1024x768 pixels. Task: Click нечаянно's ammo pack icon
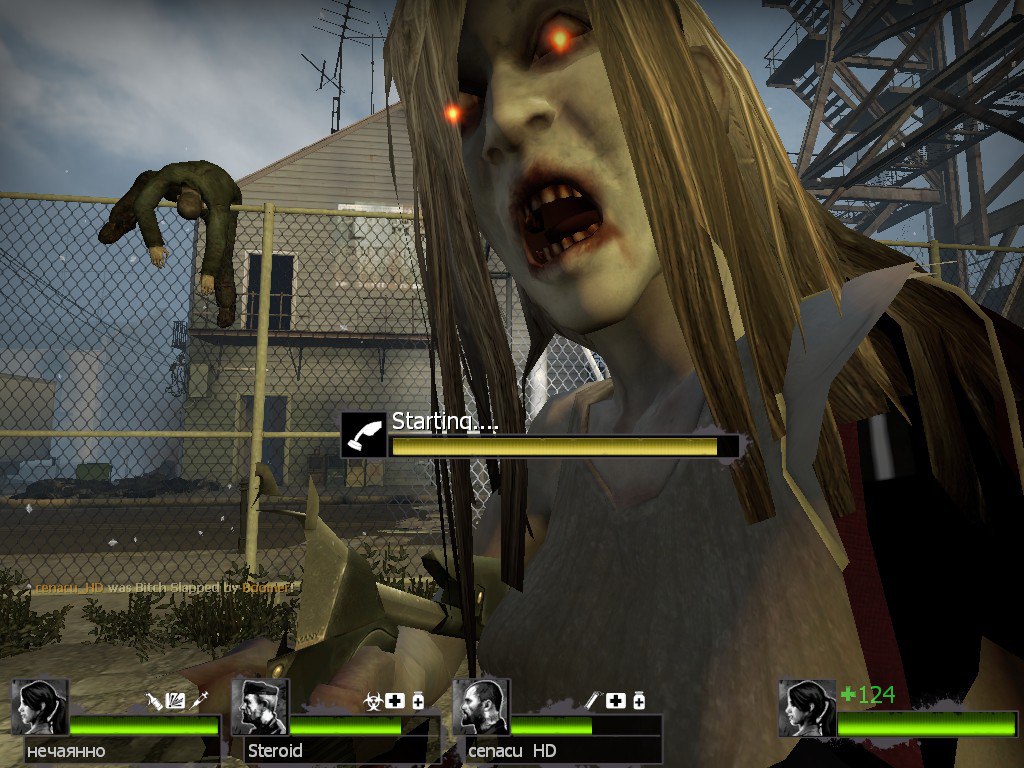tap(176, 701)
